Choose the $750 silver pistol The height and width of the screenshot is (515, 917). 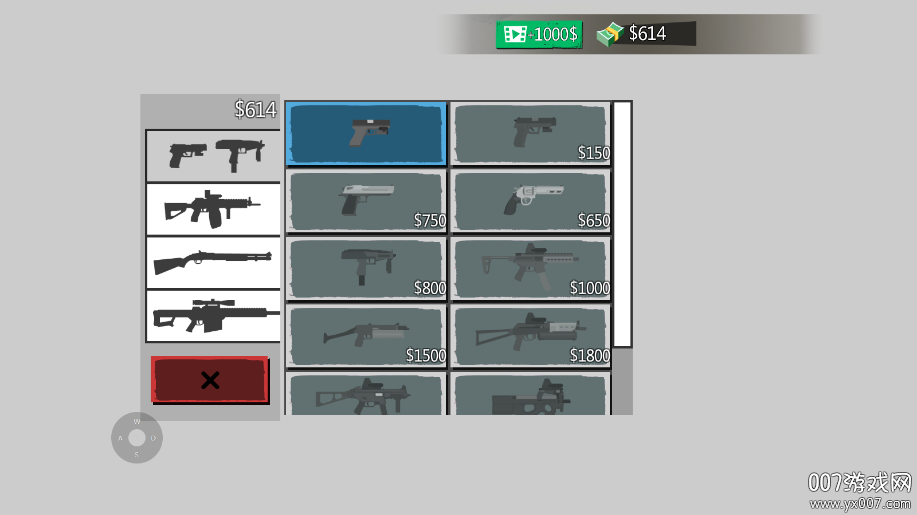point(366,200)
